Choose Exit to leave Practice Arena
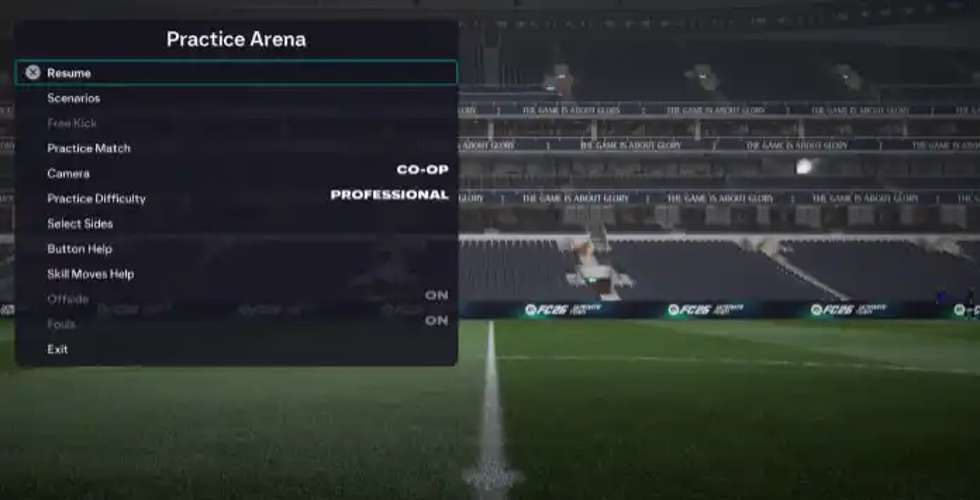The image size is (980, 500). point(57,349)
